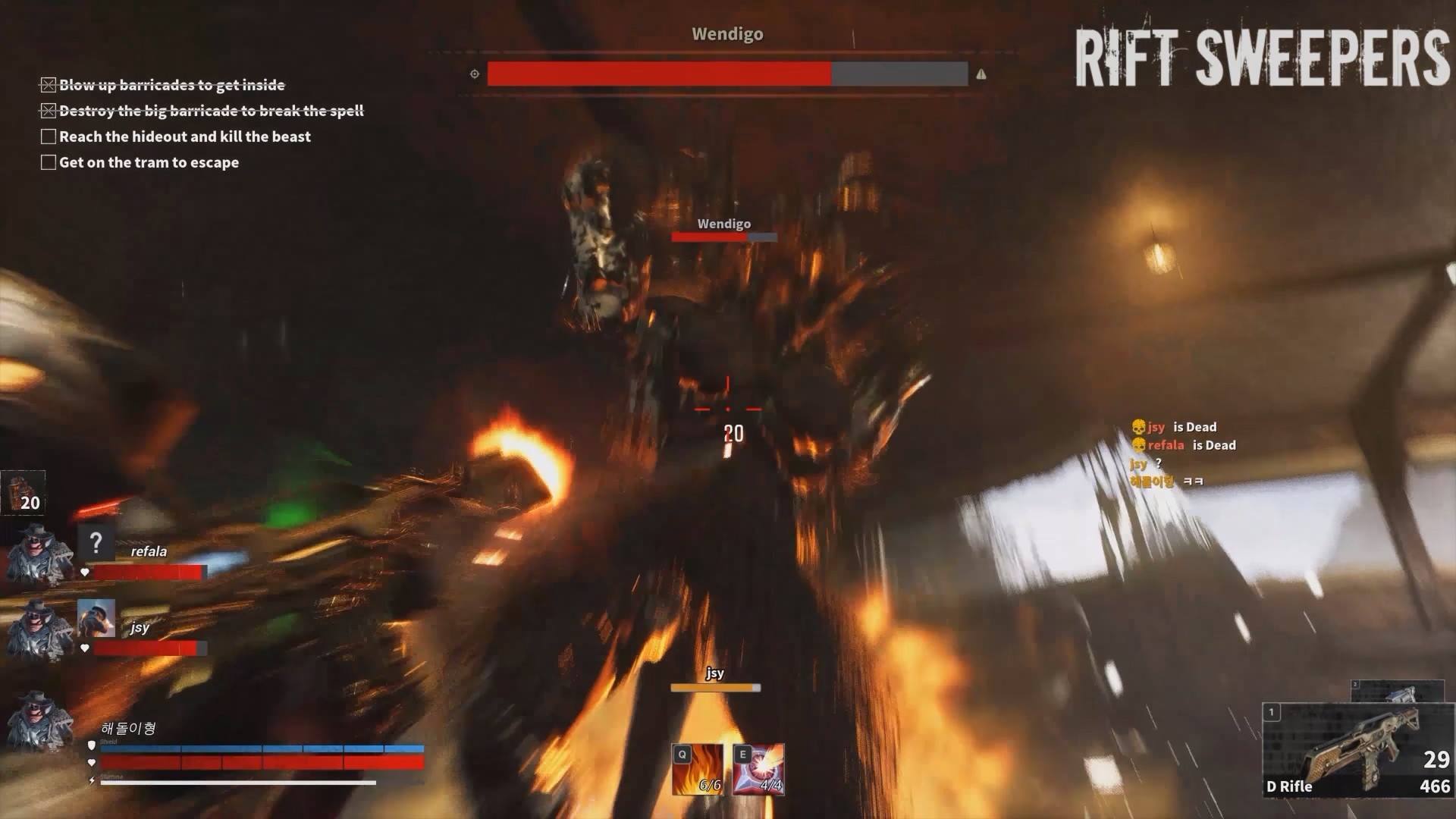Check 'Reach the hideout and kill the beast'

pos(48,136)
